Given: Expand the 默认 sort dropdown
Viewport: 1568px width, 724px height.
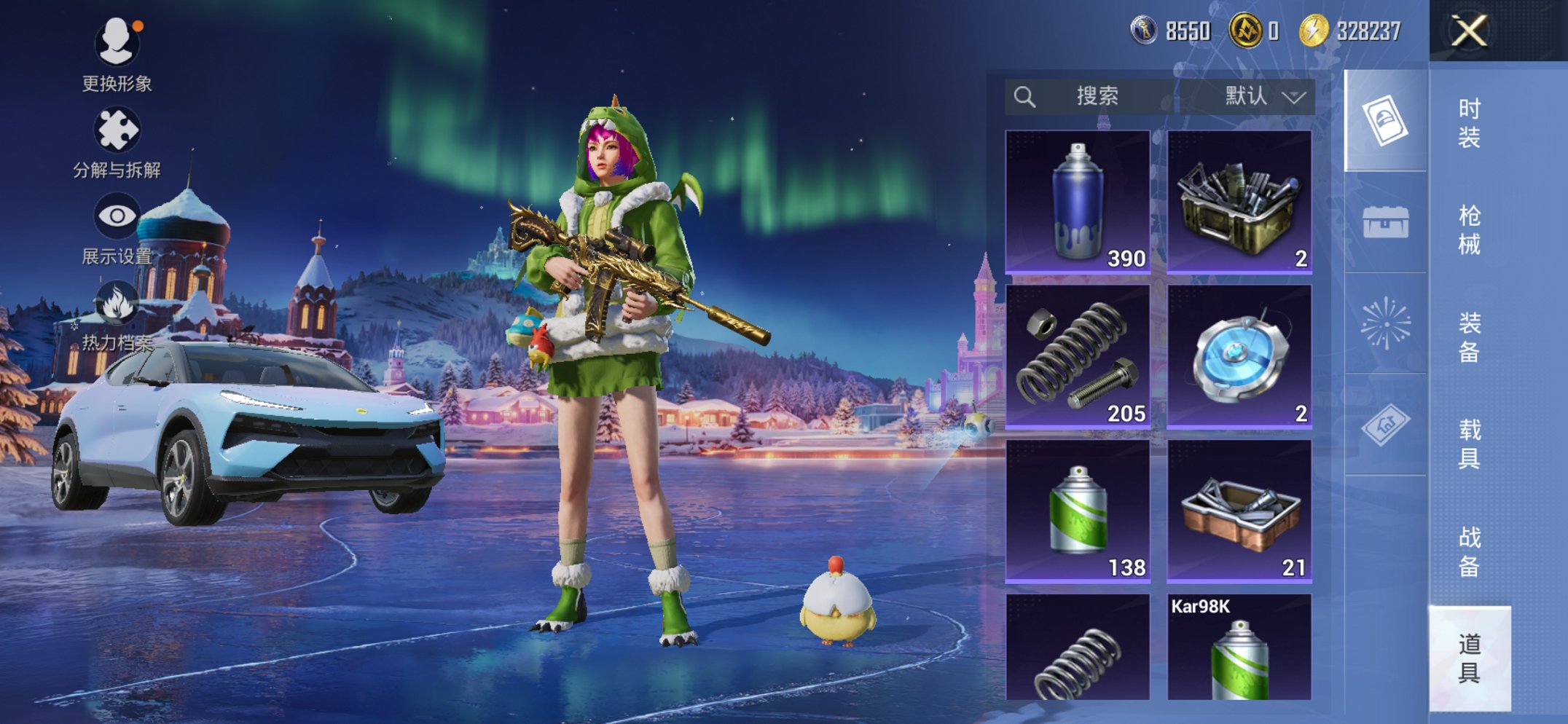Looking at the screenshot, I should click(1264, 96).
